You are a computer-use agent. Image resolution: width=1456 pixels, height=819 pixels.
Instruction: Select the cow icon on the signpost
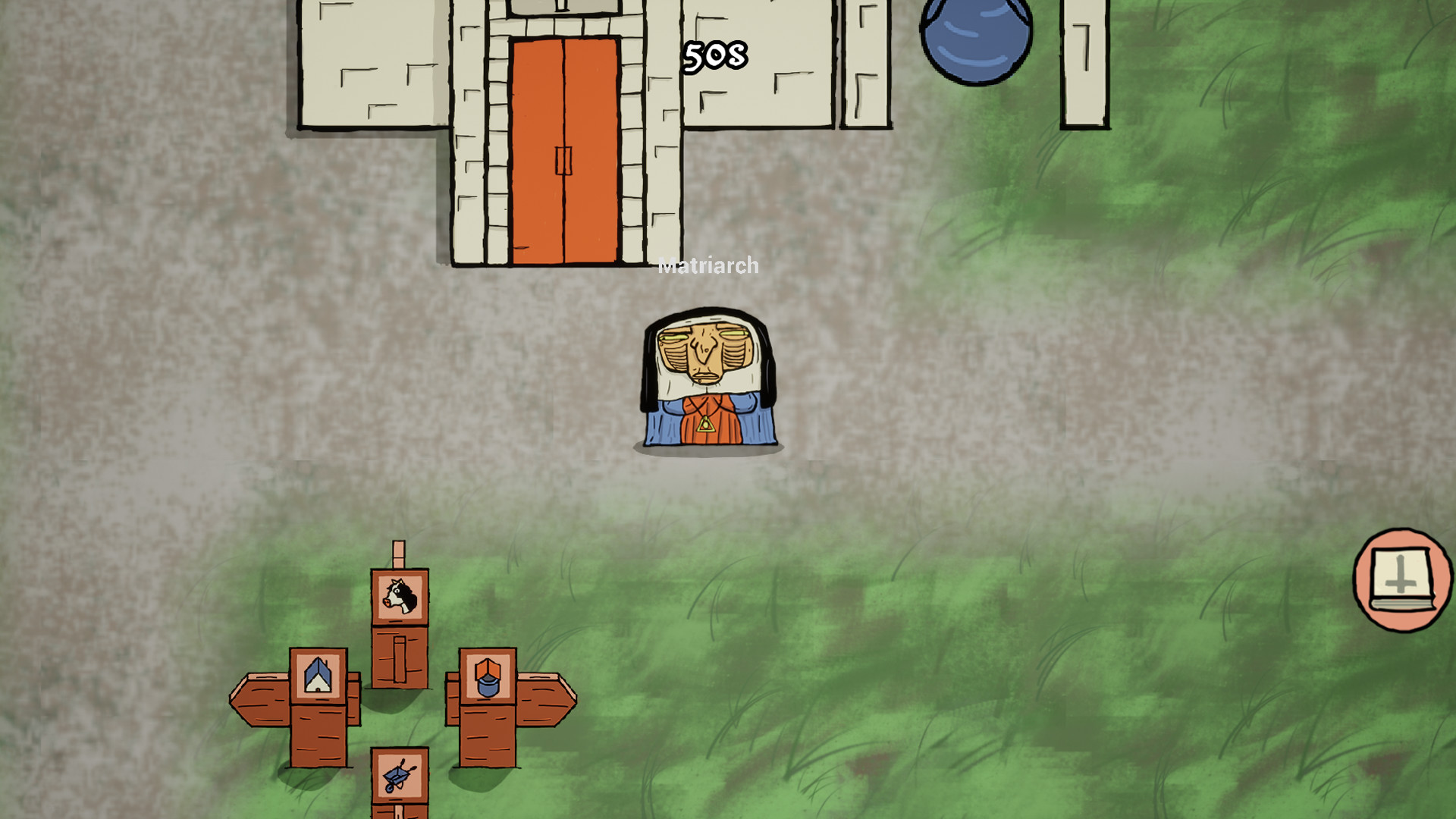(x=397, y=598)
